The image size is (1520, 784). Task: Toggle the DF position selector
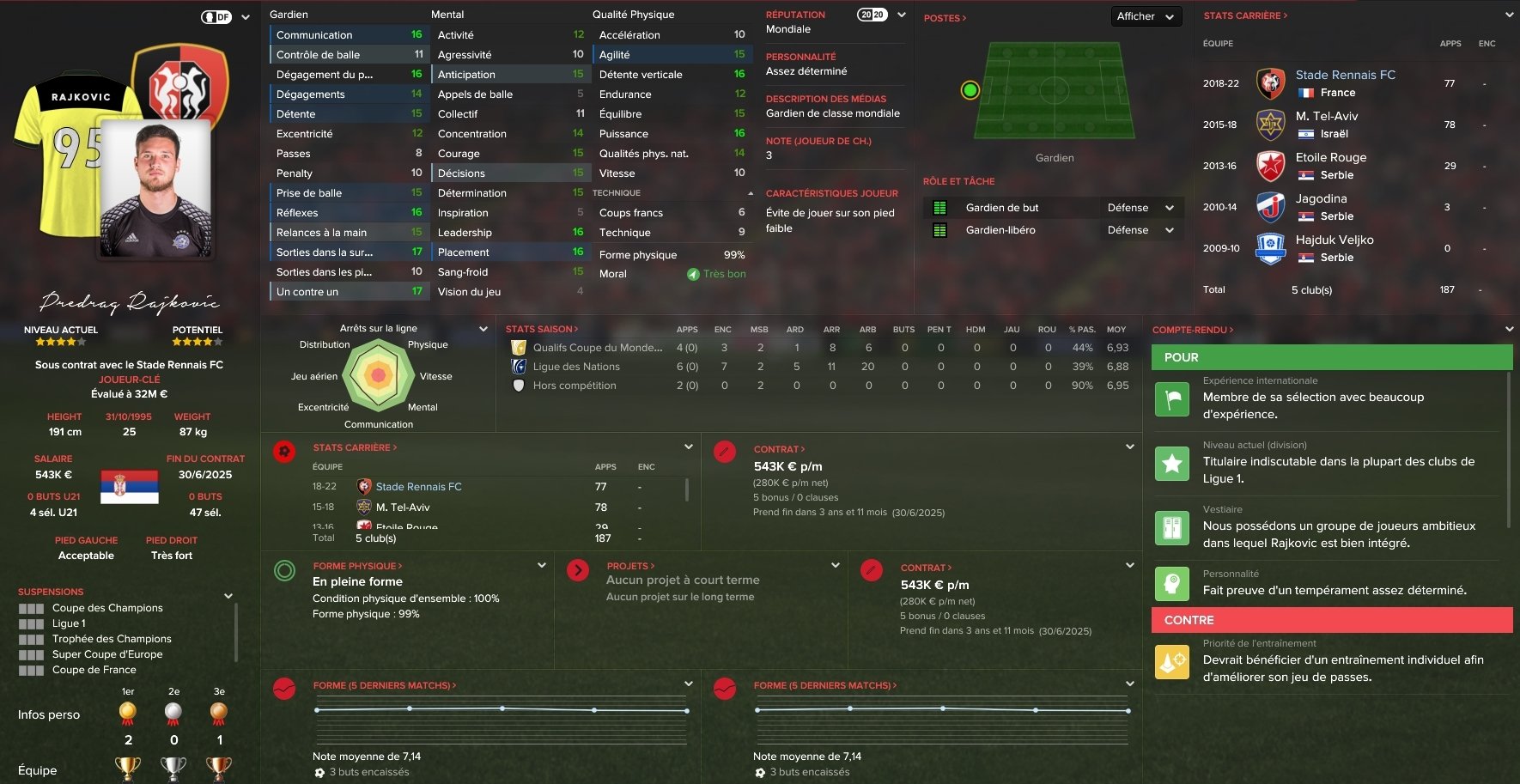click(216, 17)
